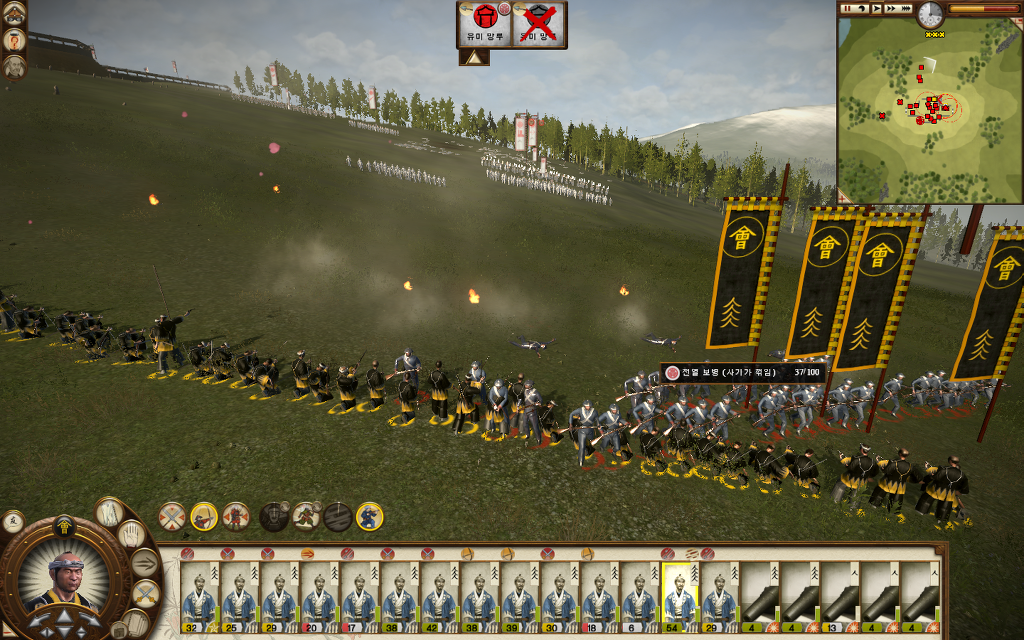The image size is (1024, 640).
Task: Activate the crossed swords melee mode icon
Action: pyautogui.click(x=172, y=516)
